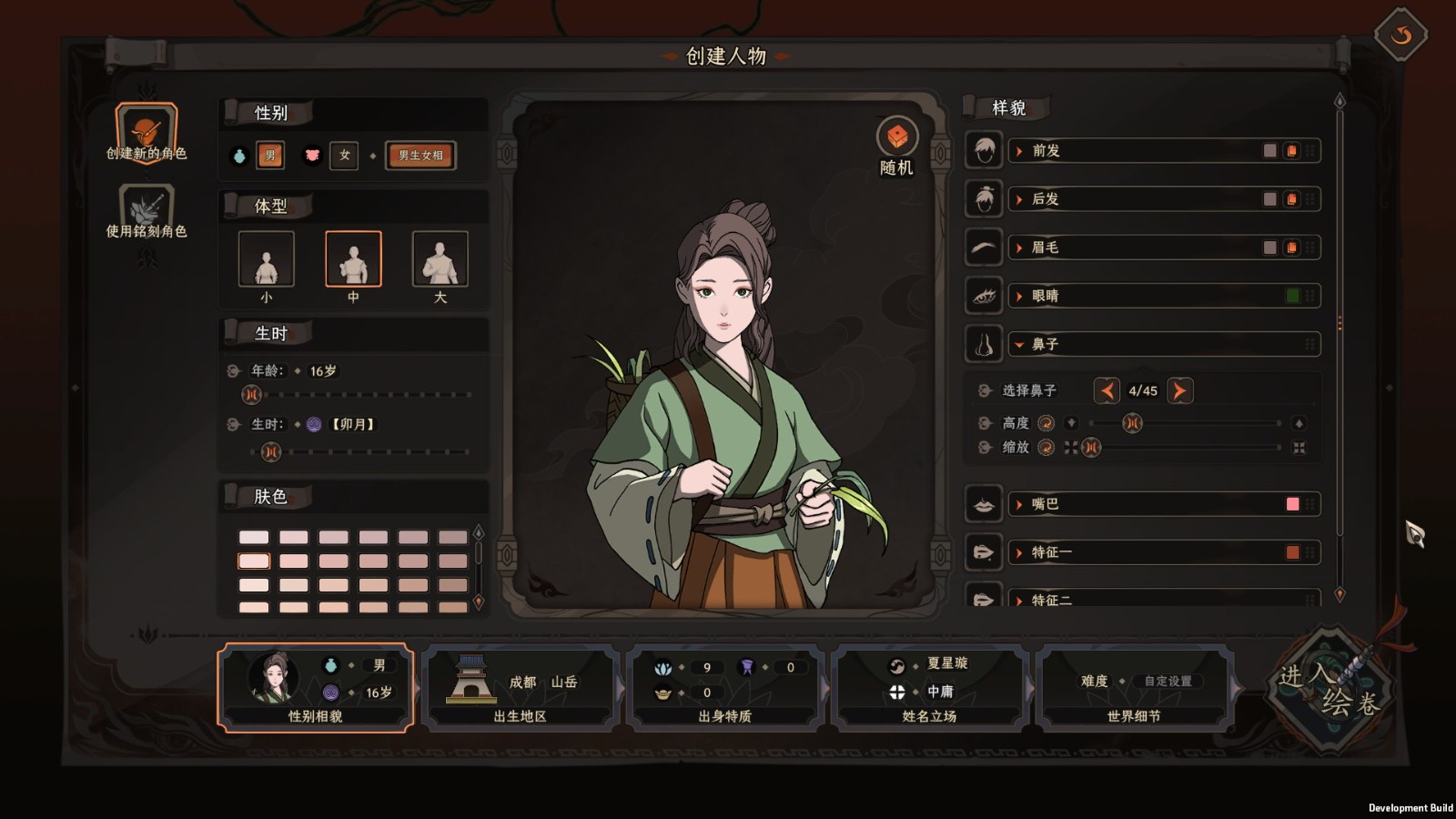Switch to the 出生地区 birthplace tab
The height and width of the screenshot is (819, 1456).
(521, 688)
